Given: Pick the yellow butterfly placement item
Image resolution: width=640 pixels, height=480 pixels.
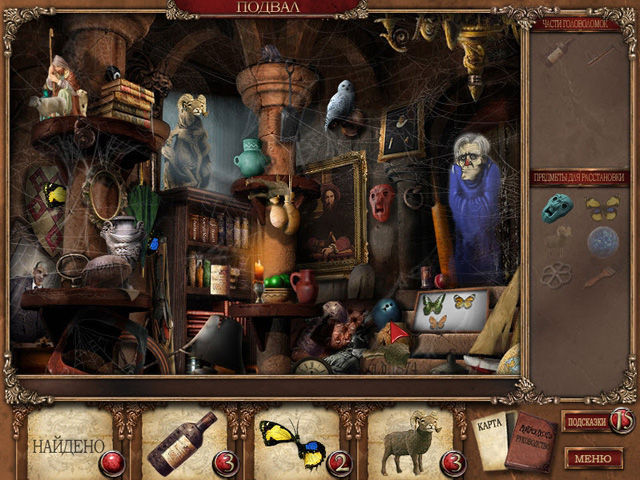Looking at the screenshot, I should (x=602, y=207).
